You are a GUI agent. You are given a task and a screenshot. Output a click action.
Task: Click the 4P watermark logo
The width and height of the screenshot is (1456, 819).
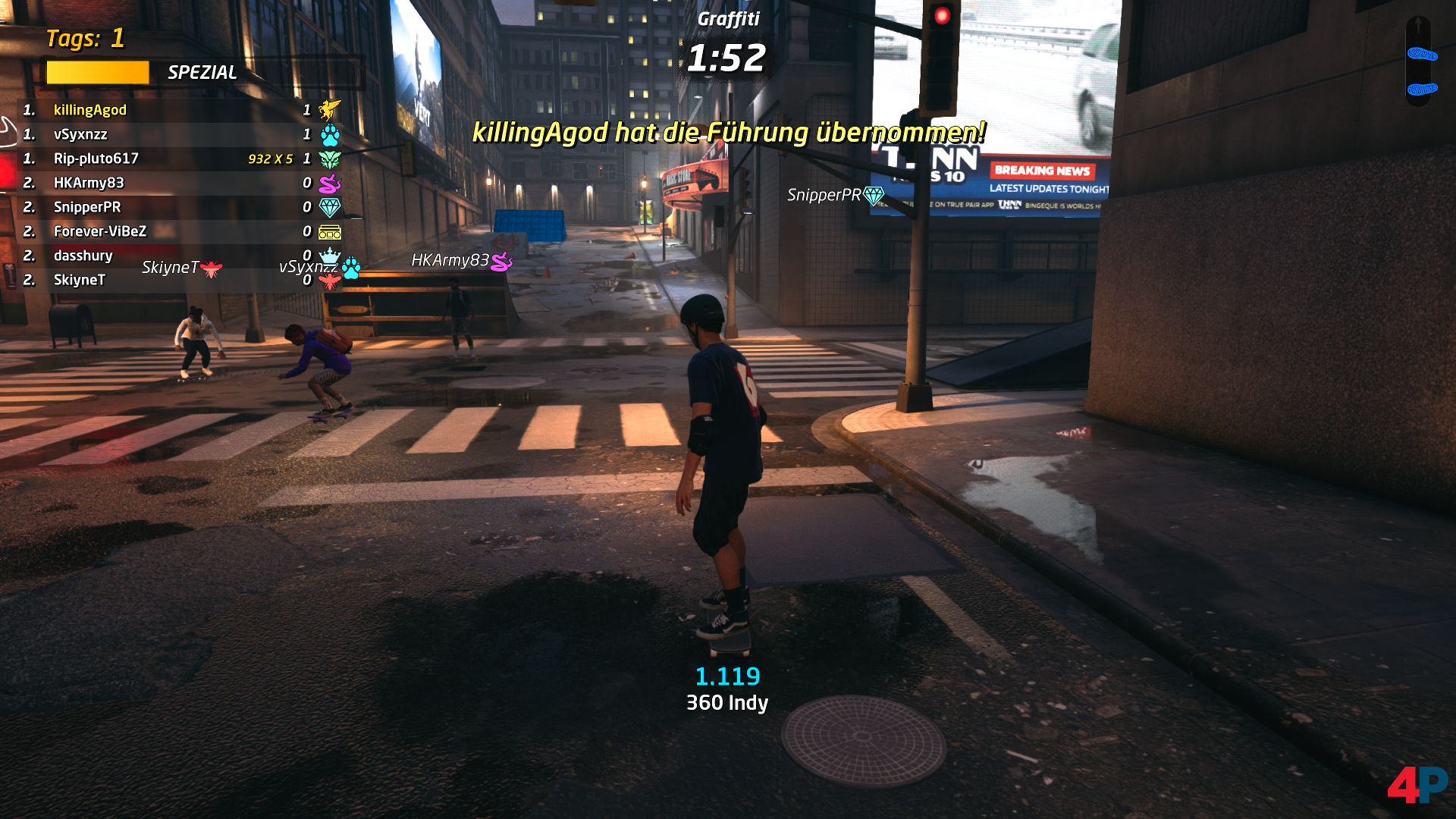[x=1417, y=784]
